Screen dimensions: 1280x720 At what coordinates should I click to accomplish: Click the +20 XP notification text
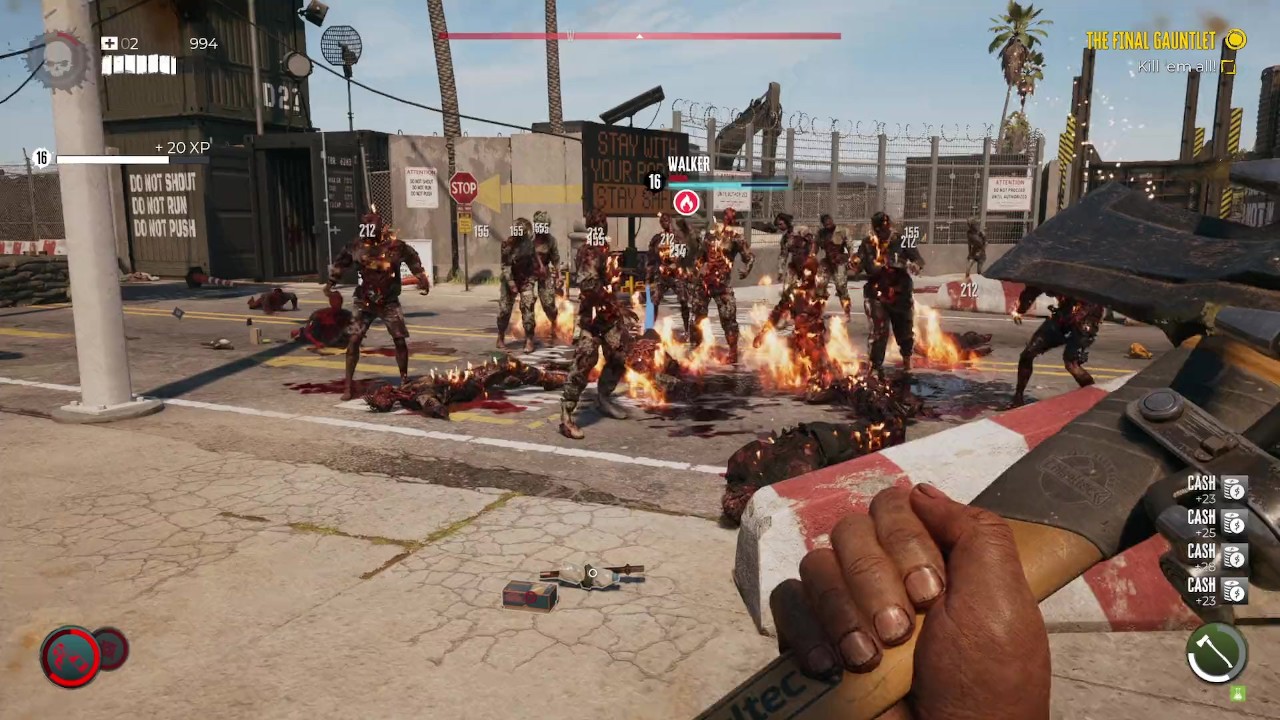pos(182,147)
